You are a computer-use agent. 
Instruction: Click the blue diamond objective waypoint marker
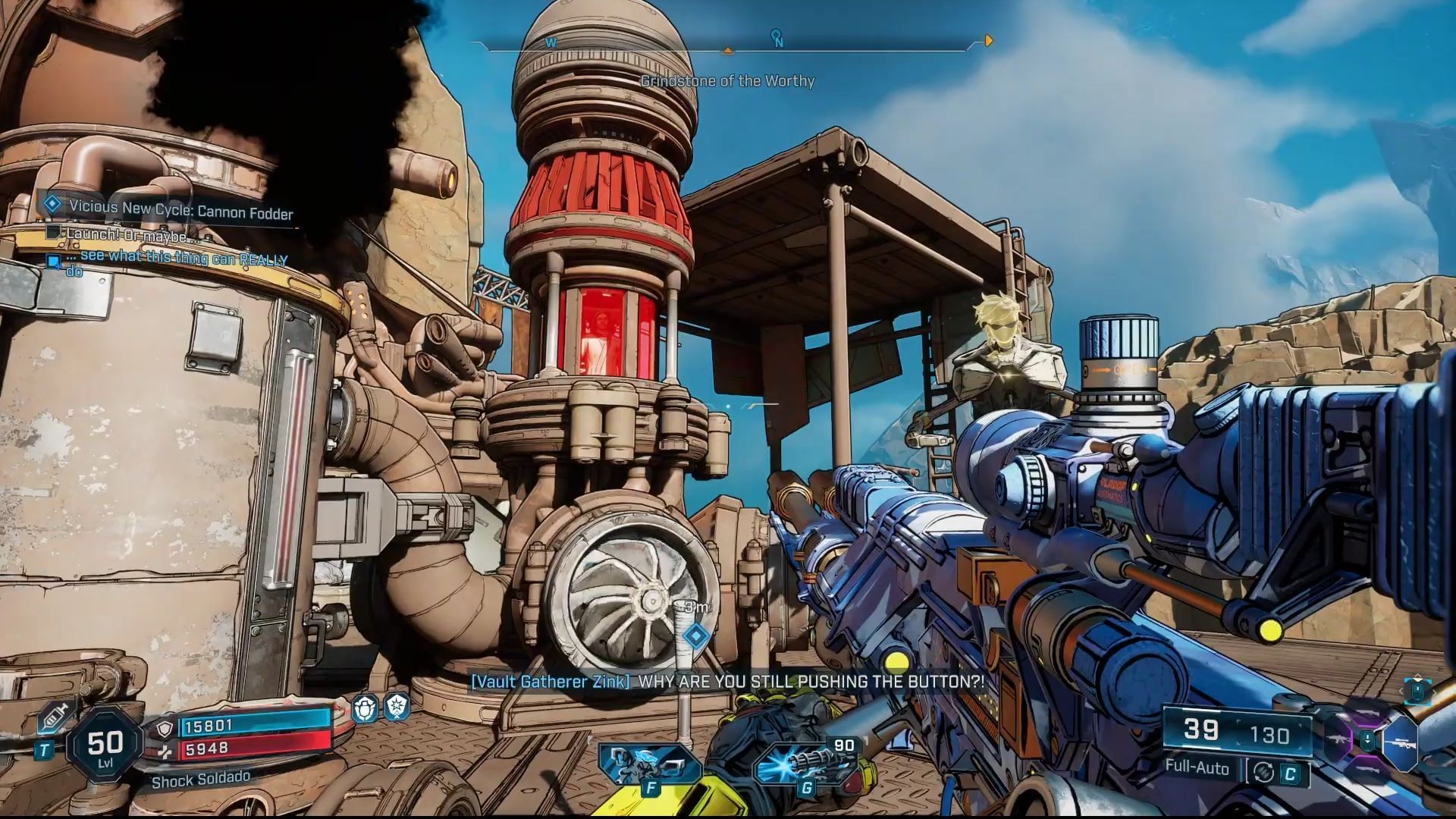[696, 635]
